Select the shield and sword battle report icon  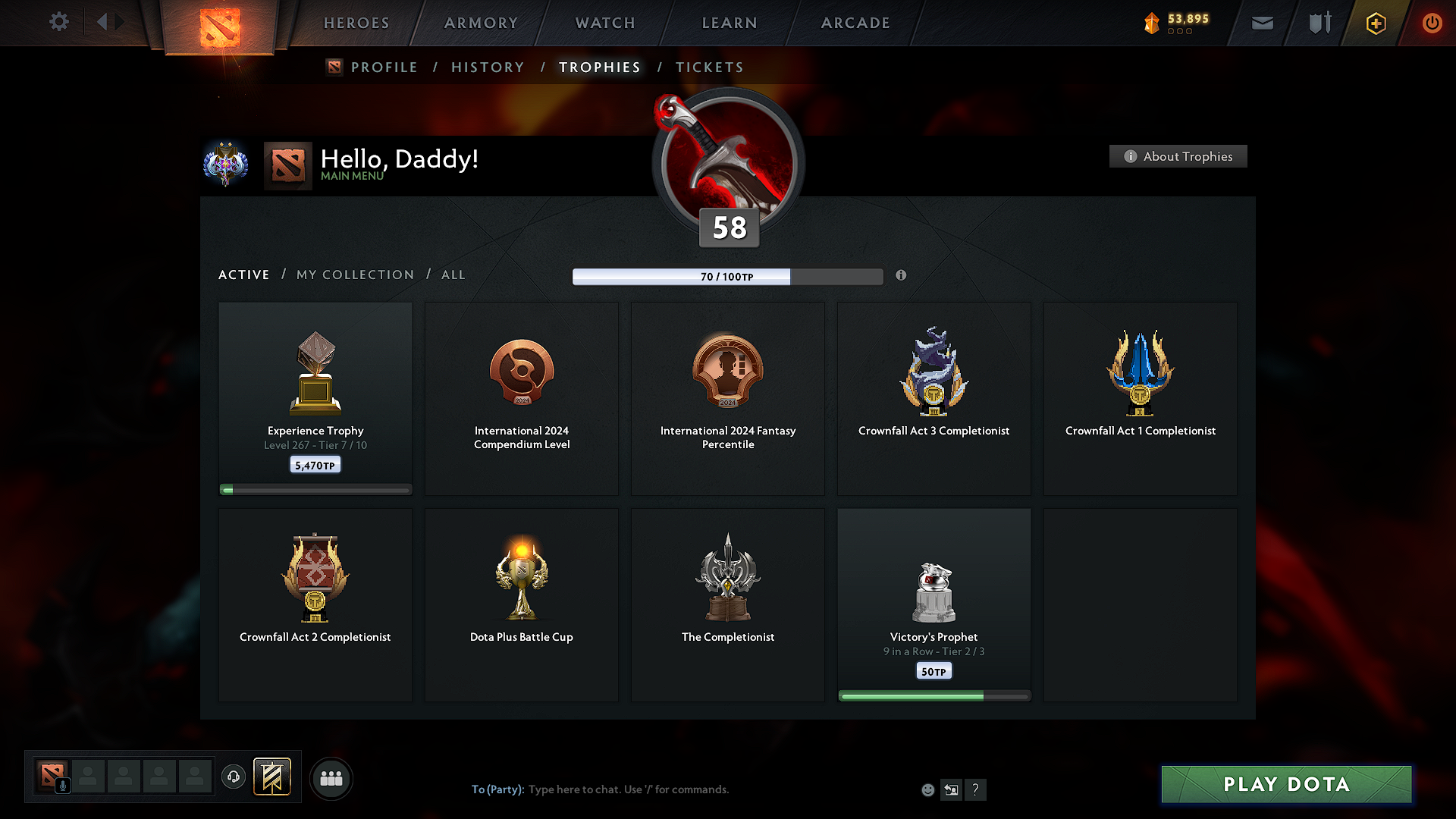(x=1318, y=23)
